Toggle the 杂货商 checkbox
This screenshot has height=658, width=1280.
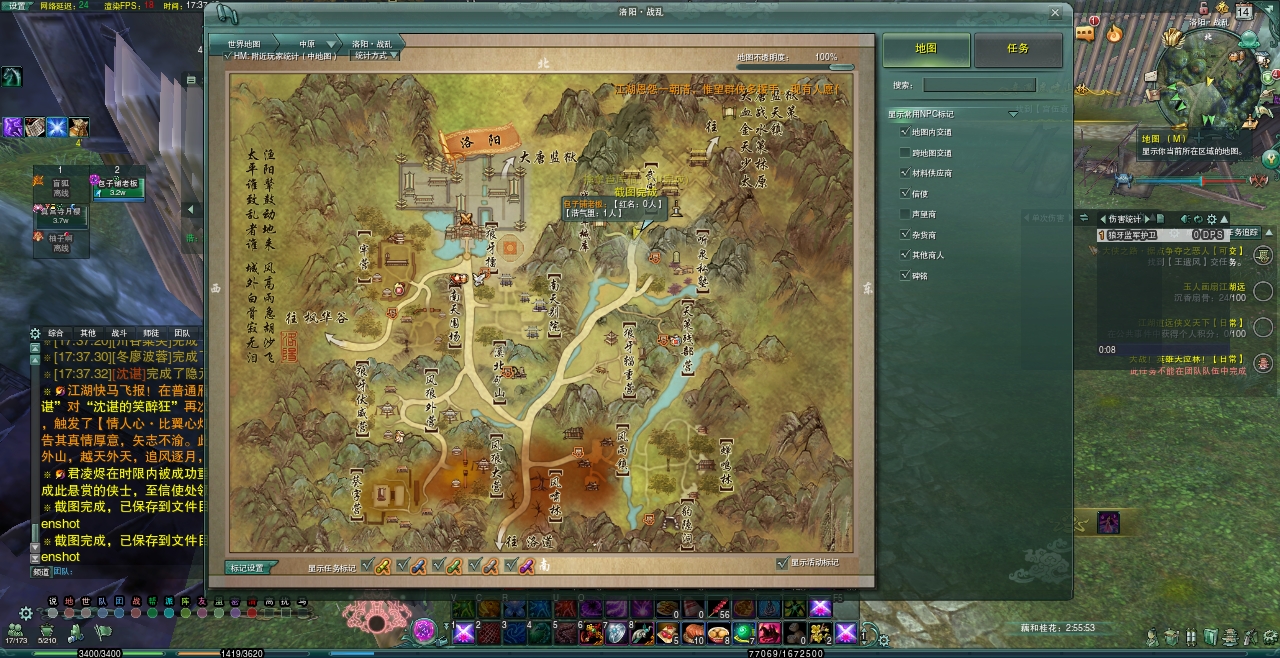[905, 234]
